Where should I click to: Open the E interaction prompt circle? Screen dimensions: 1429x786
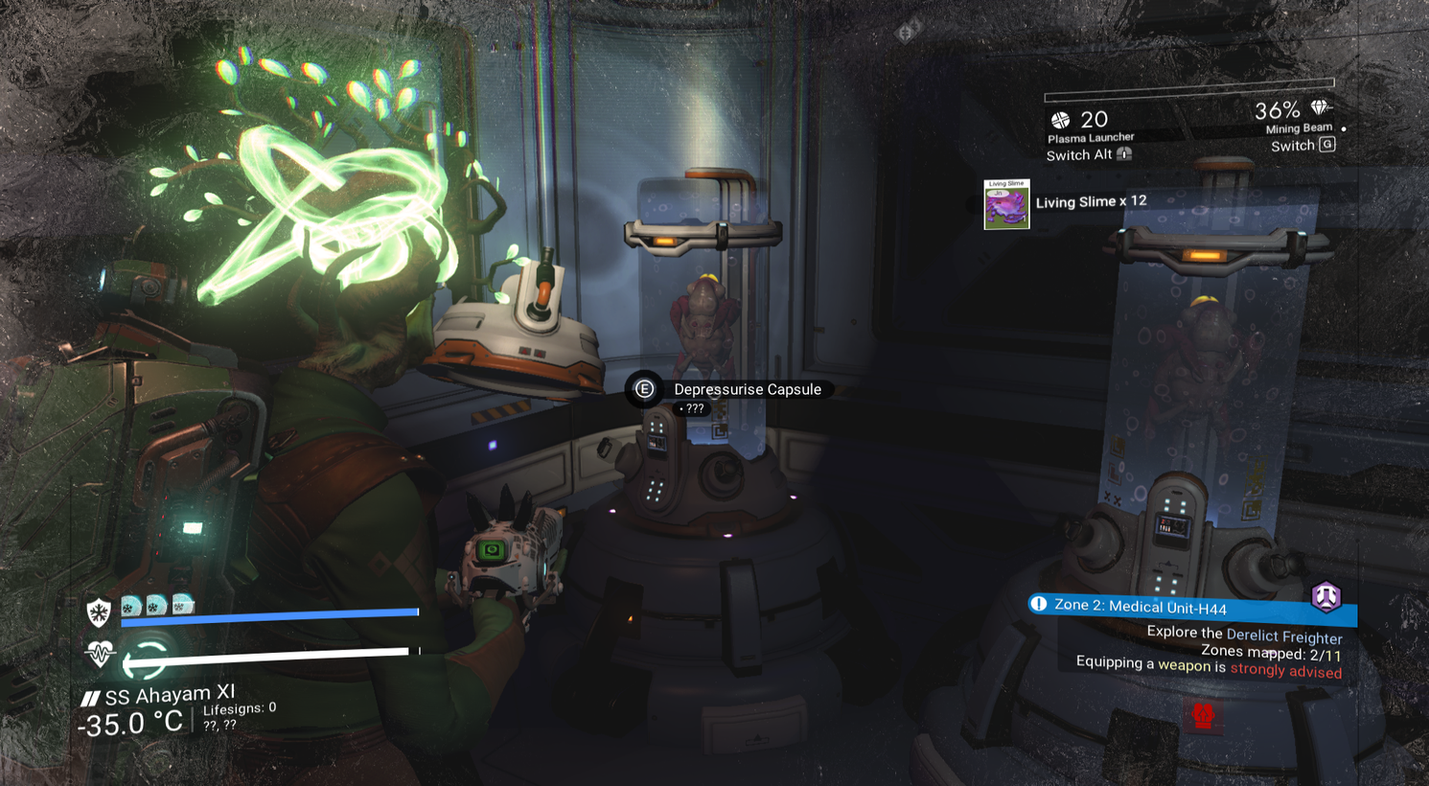click(x=641, y=388)
